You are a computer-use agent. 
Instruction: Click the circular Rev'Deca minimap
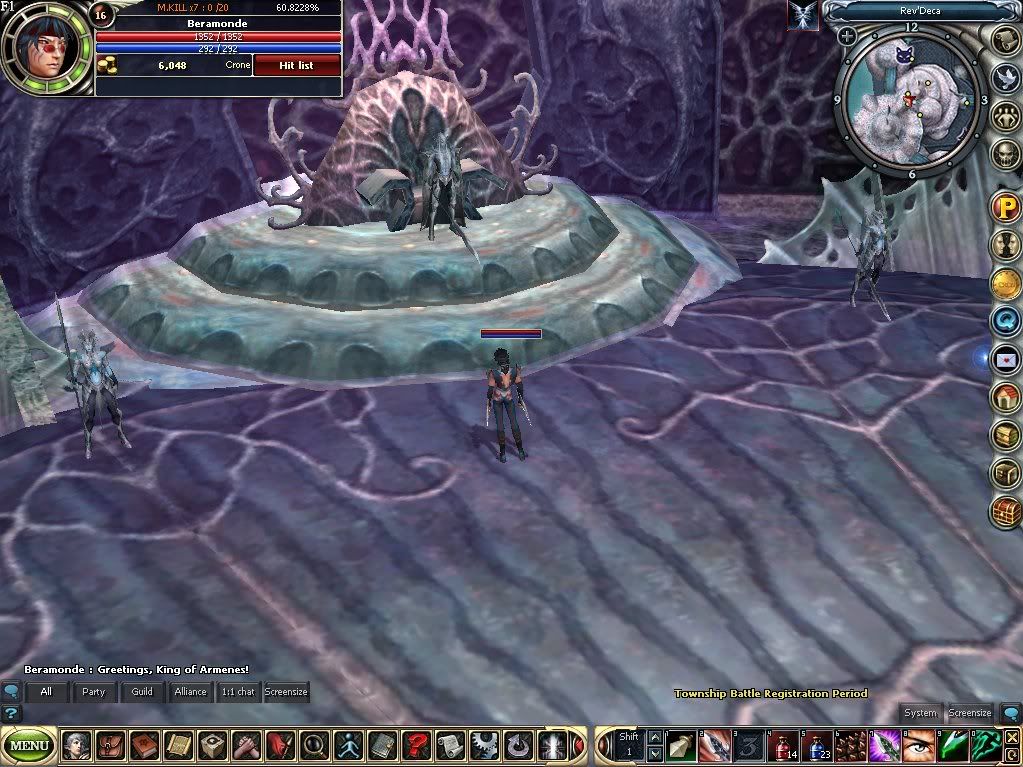[907, 98]
